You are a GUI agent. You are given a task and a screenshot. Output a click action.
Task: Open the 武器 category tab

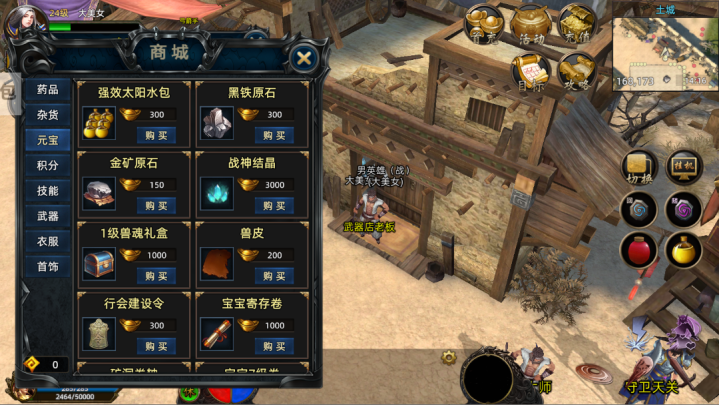[x=47, y=216]
